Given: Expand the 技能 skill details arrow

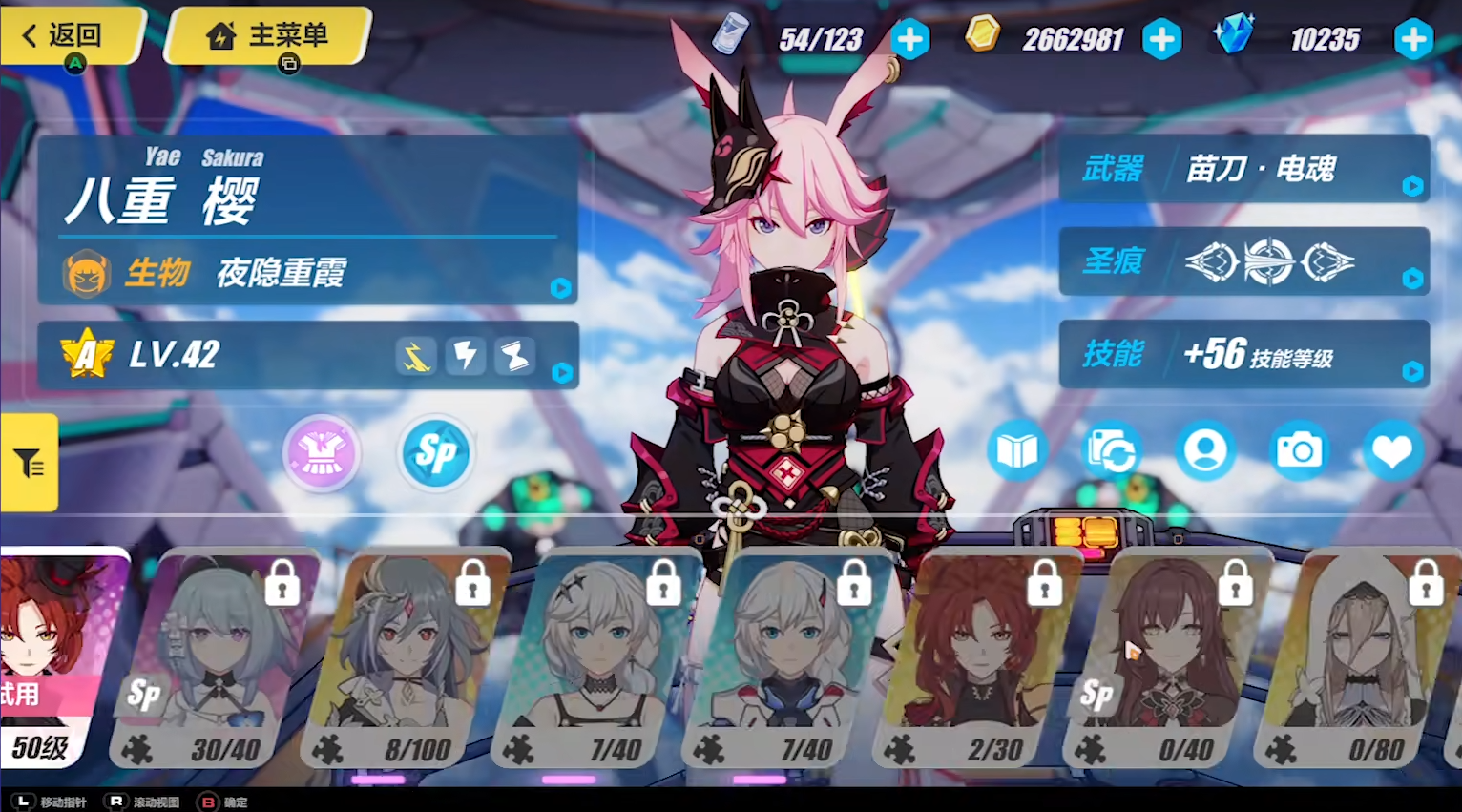Looking at the screenshot, I should [1411, 372].
